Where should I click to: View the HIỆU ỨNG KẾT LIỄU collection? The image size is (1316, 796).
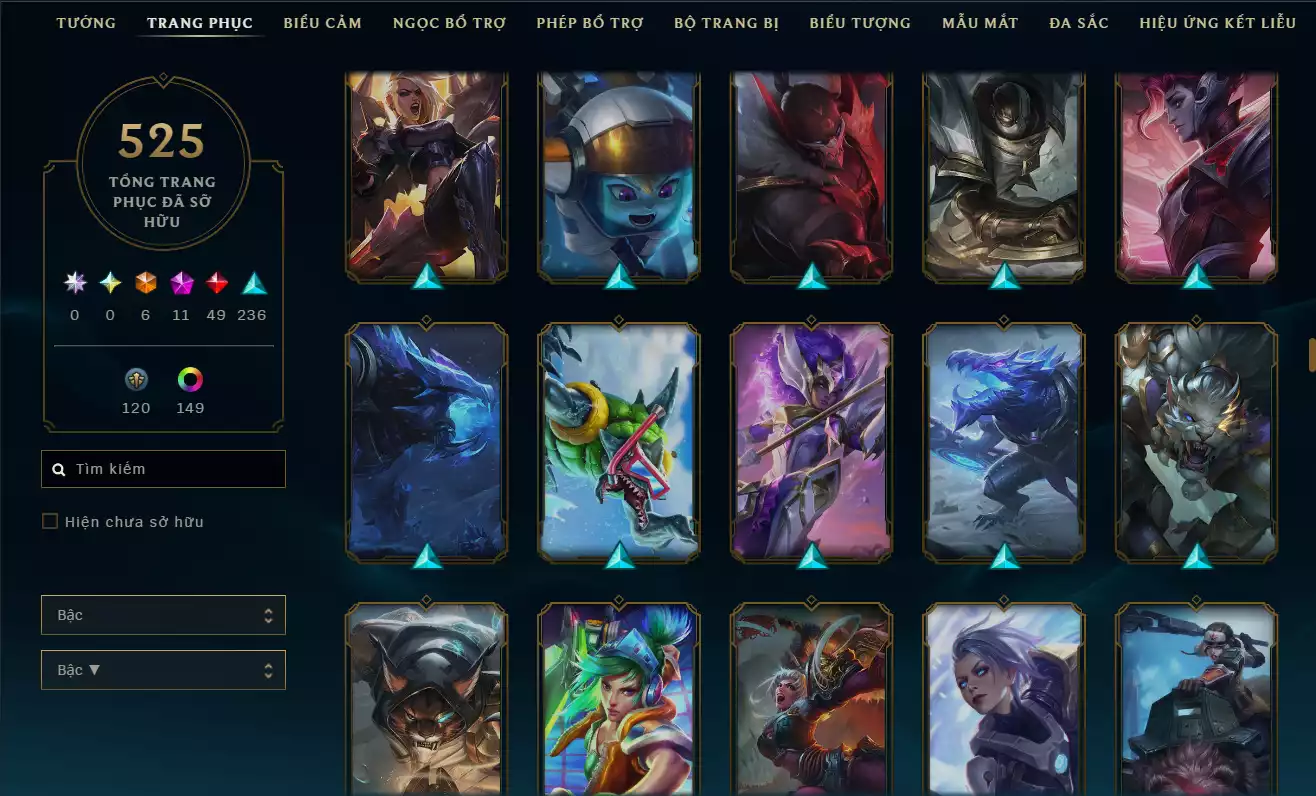click(x=1216, y=22)
